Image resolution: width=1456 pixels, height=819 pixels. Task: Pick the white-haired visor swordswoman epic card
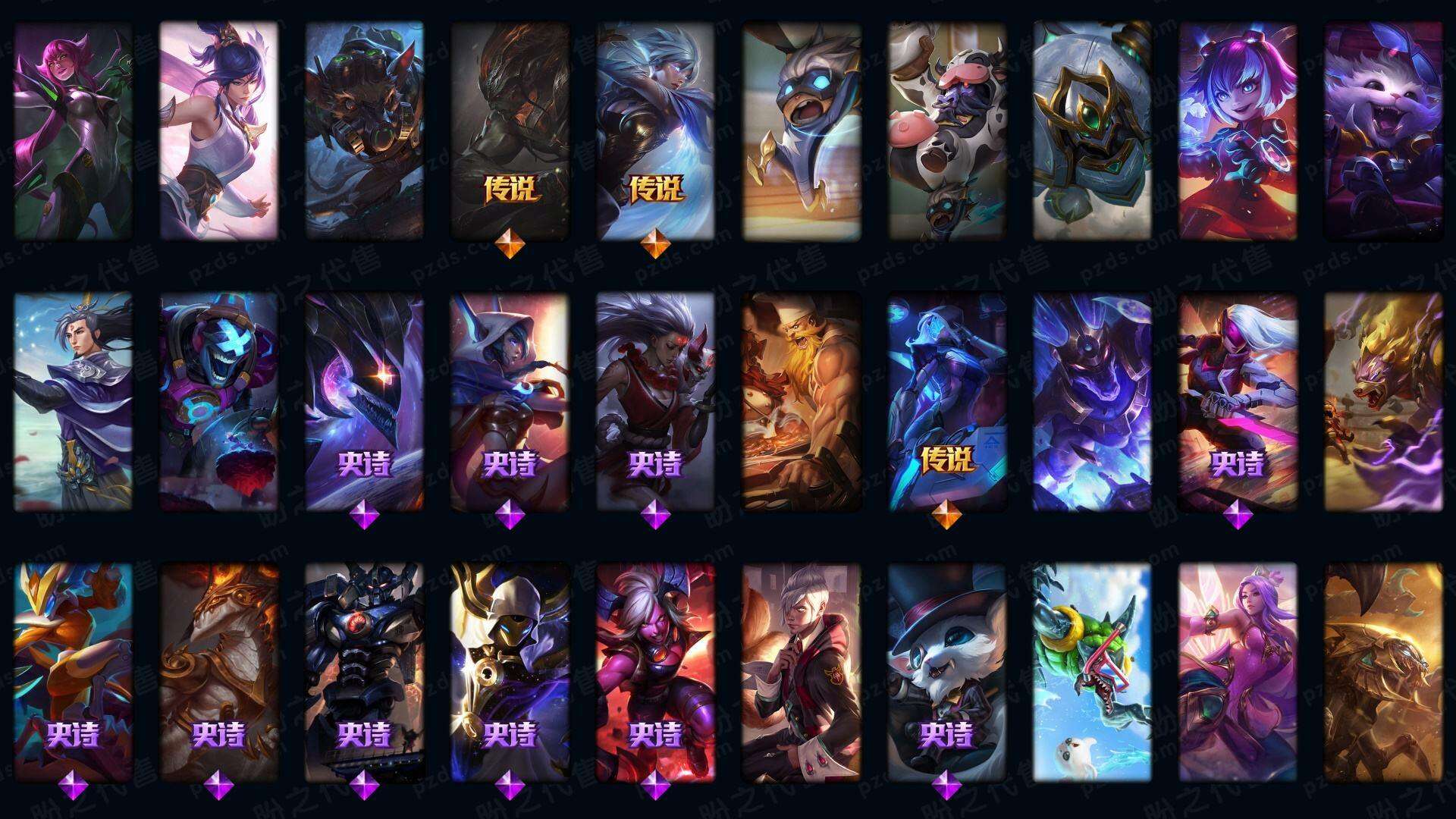(x=1238, y=402)
